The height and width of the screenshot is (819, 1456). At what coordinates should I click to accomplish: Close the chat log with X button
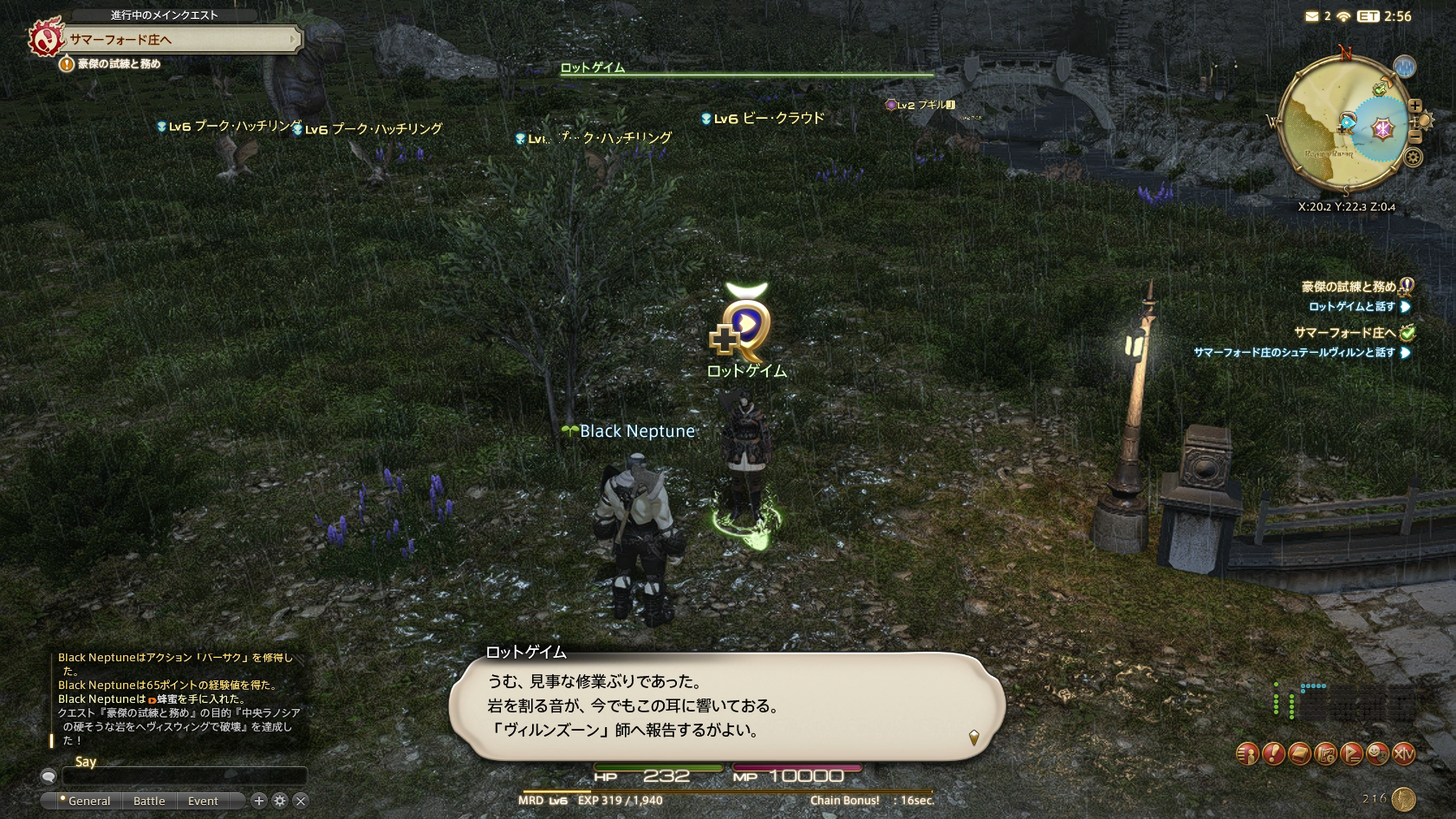pyautogui.click(x=301, y=801)
